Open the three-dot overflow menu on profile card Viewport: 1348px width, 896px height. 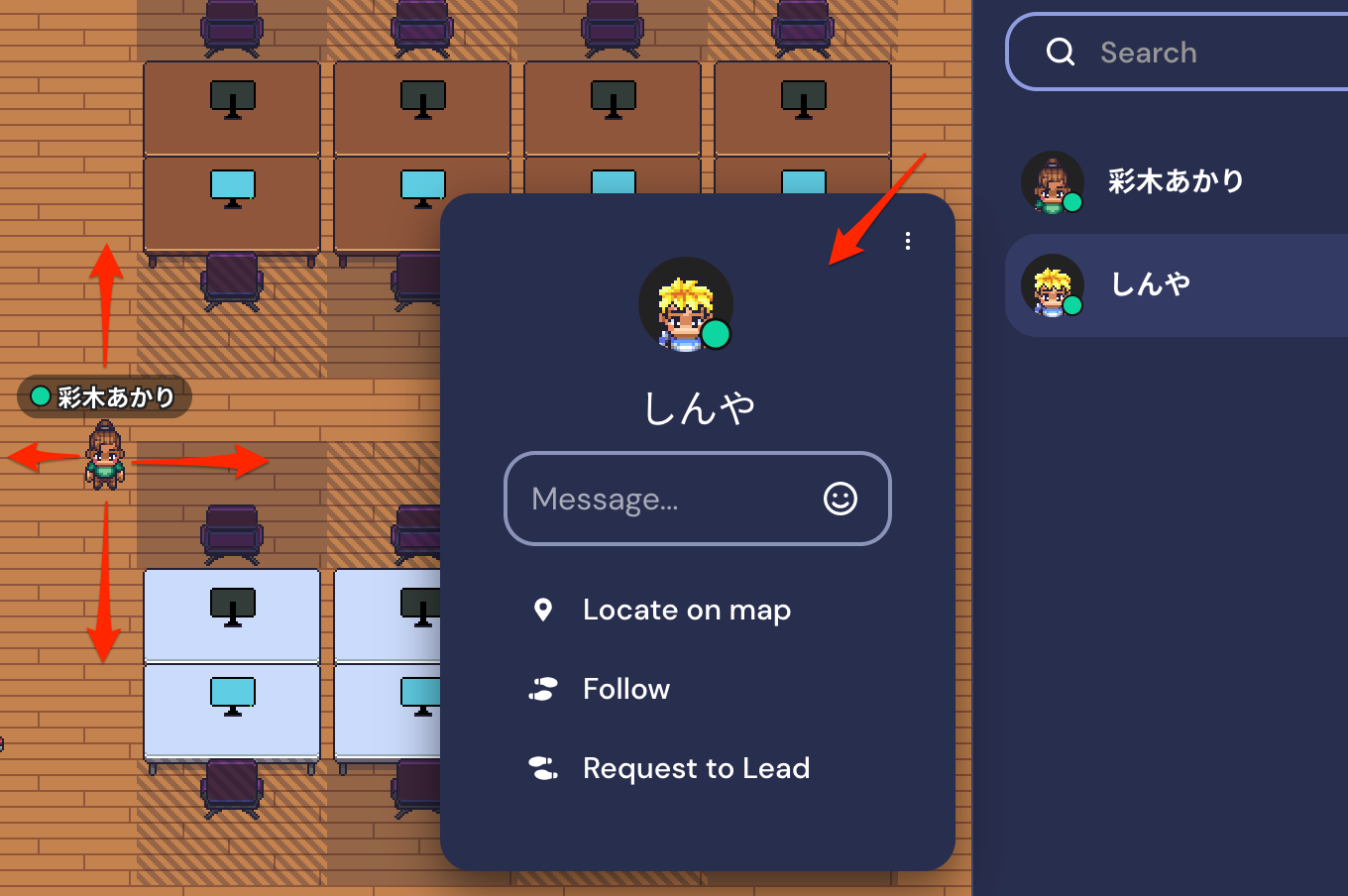coord(908,240)
